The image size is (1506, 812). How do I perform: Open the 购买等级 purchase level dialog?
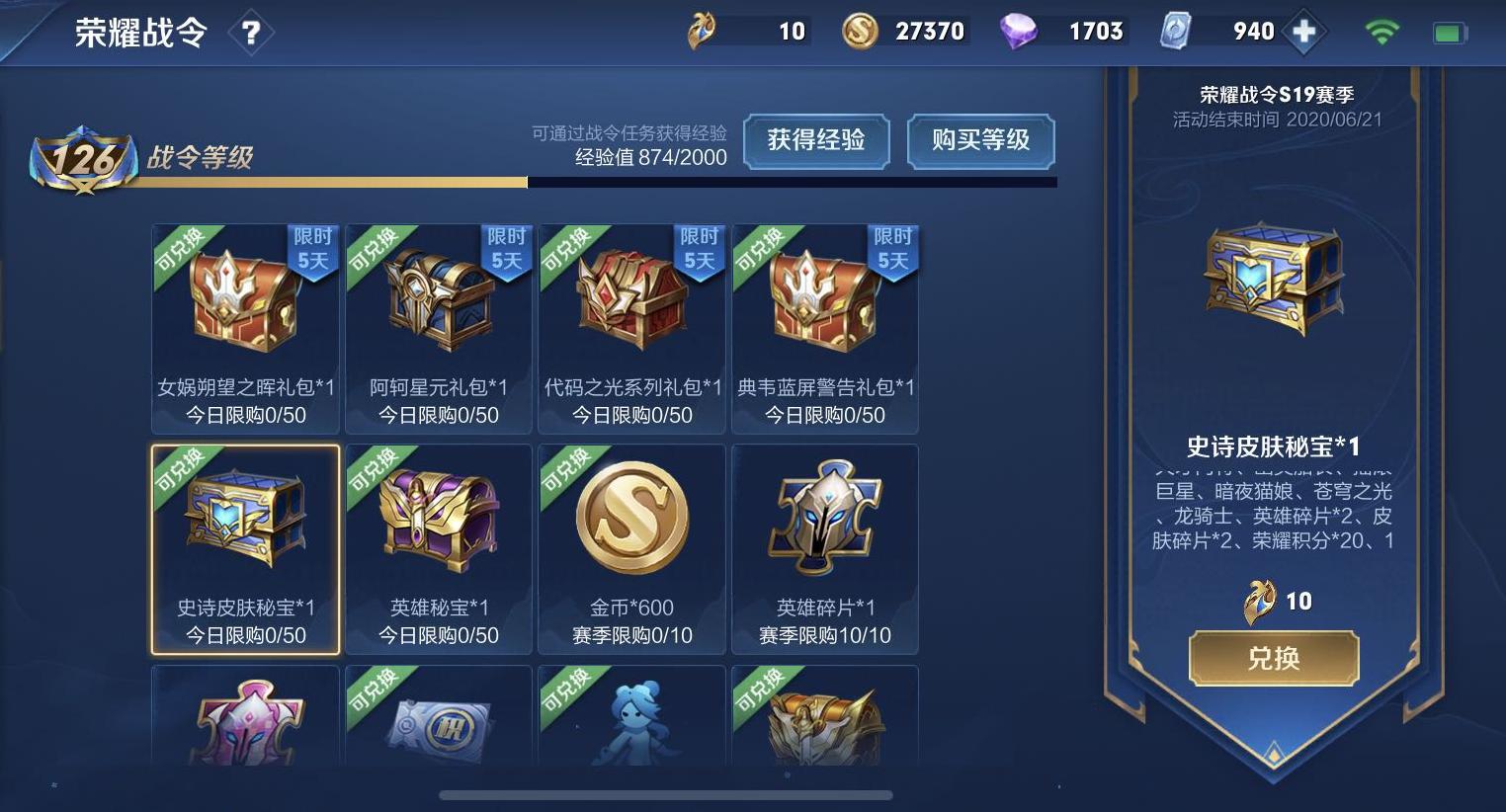(x=980, y=141)
